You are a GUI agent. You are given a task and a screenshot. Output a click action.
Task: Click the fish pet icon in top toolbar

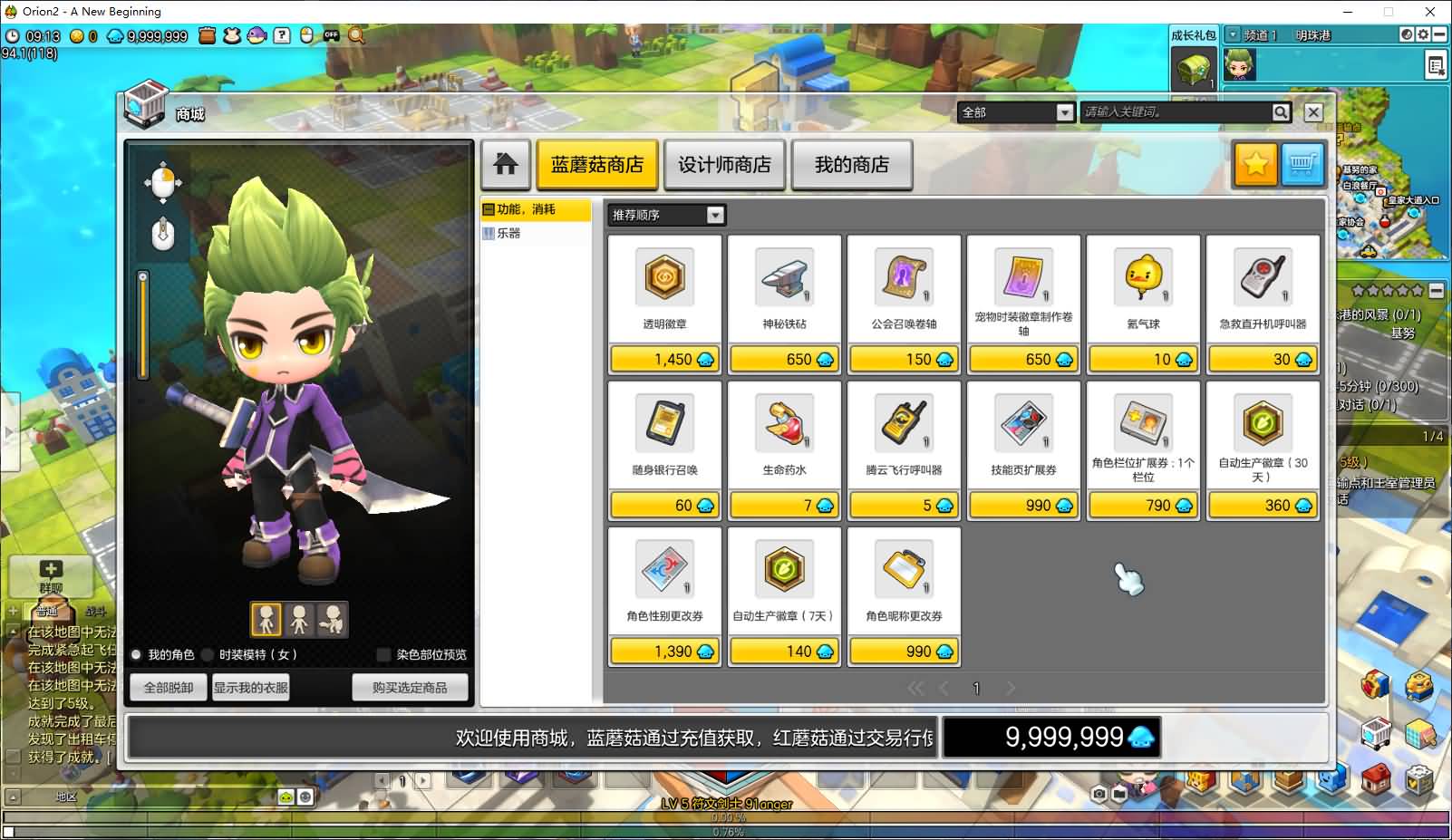(x=257, y=35)
